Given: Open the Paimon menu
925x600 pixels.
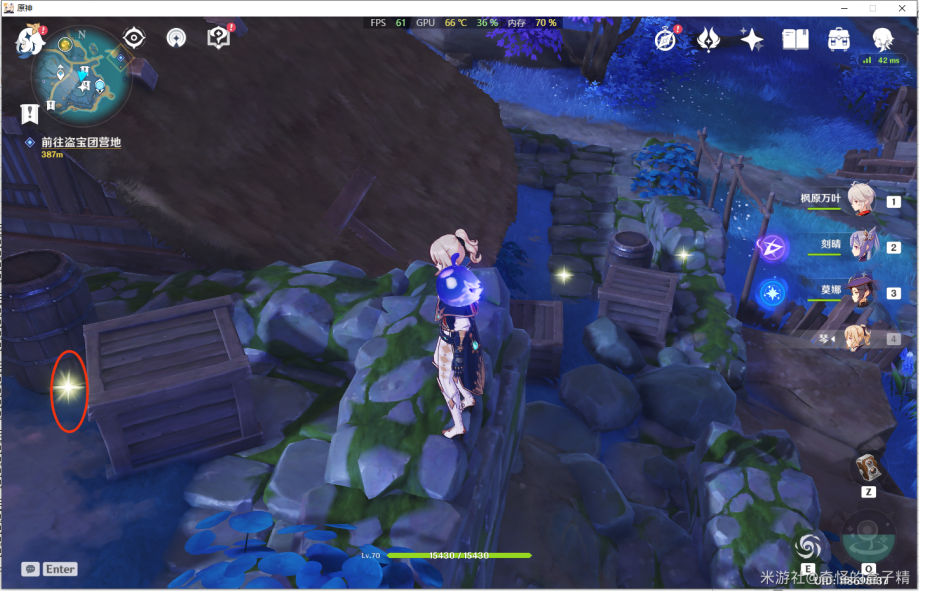Looking at the screenshot, I should coord(29,40).
